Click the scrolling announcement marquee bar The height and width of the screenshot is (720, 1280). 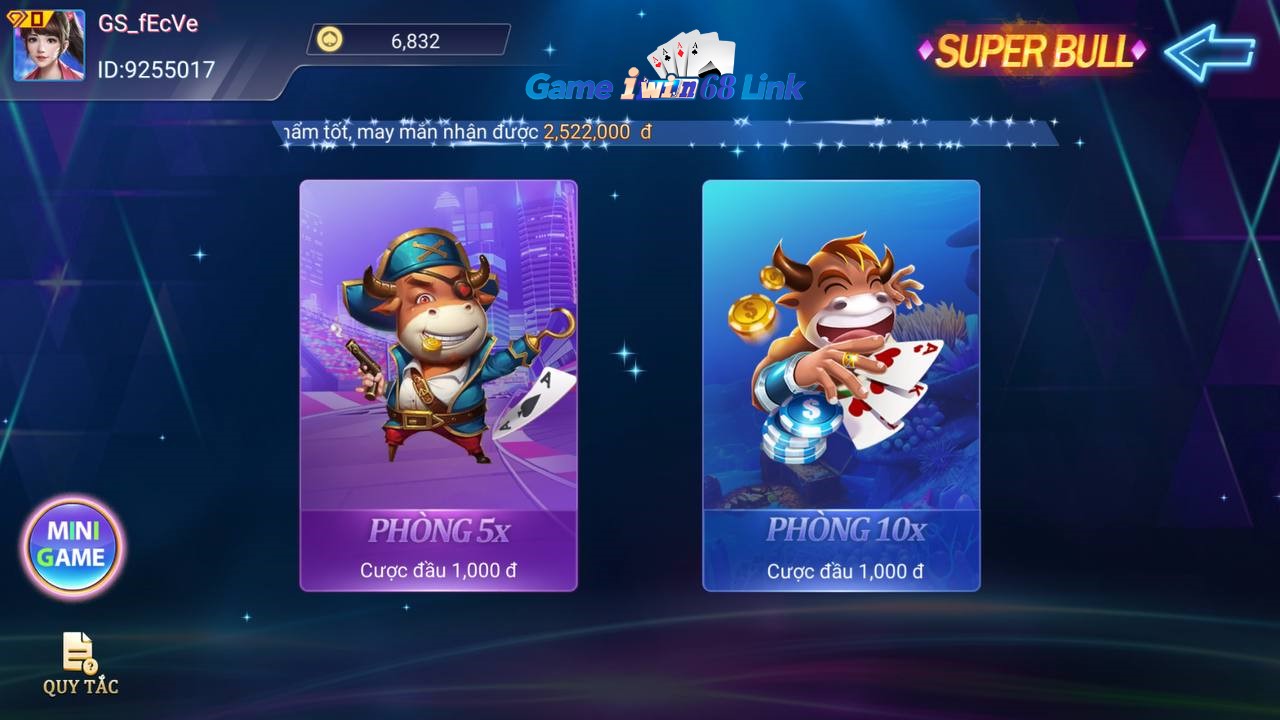(665, 131)
